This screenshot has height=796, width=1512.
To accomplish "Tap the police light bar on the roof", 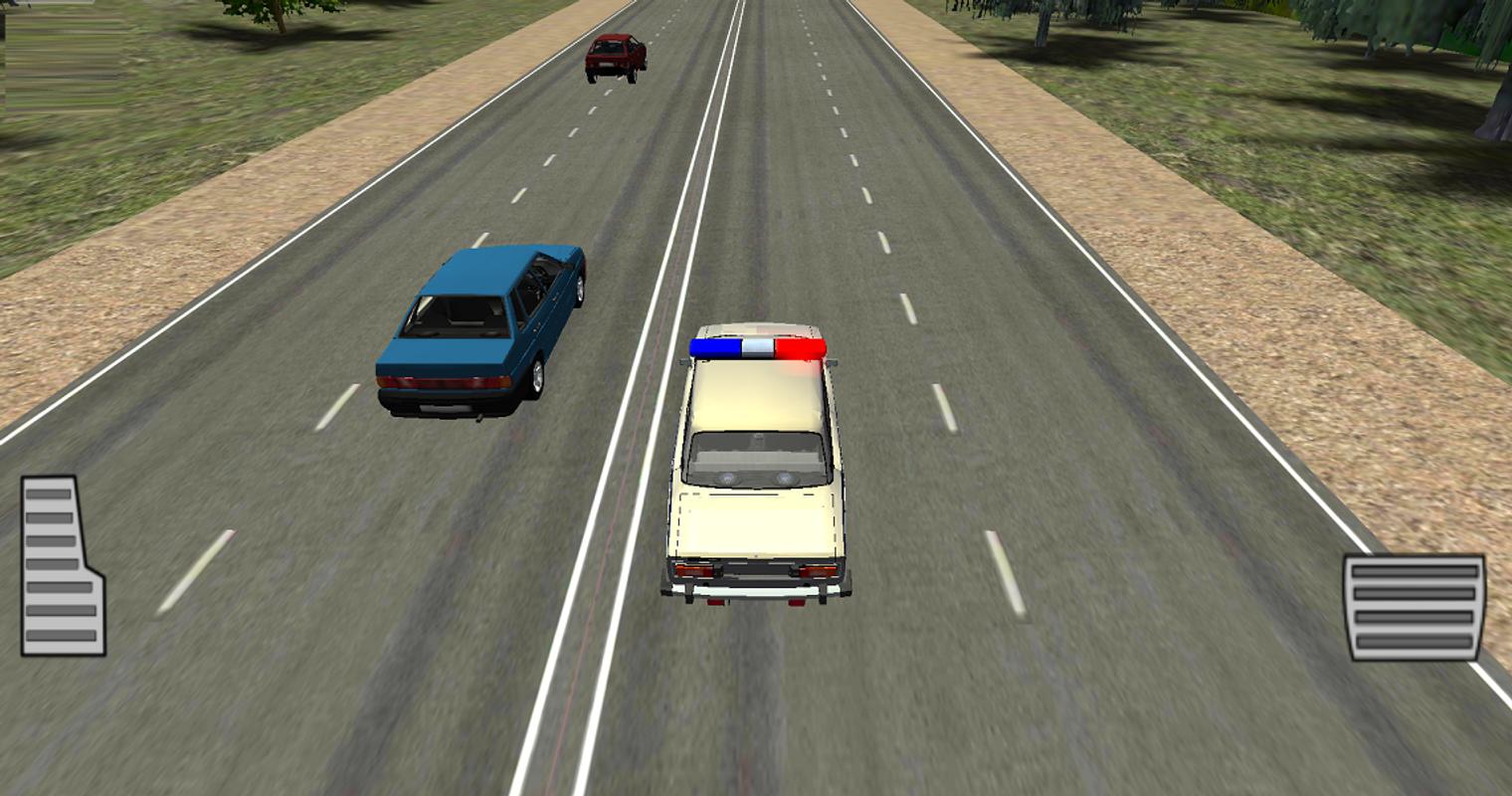I will [x=756, y=348].
